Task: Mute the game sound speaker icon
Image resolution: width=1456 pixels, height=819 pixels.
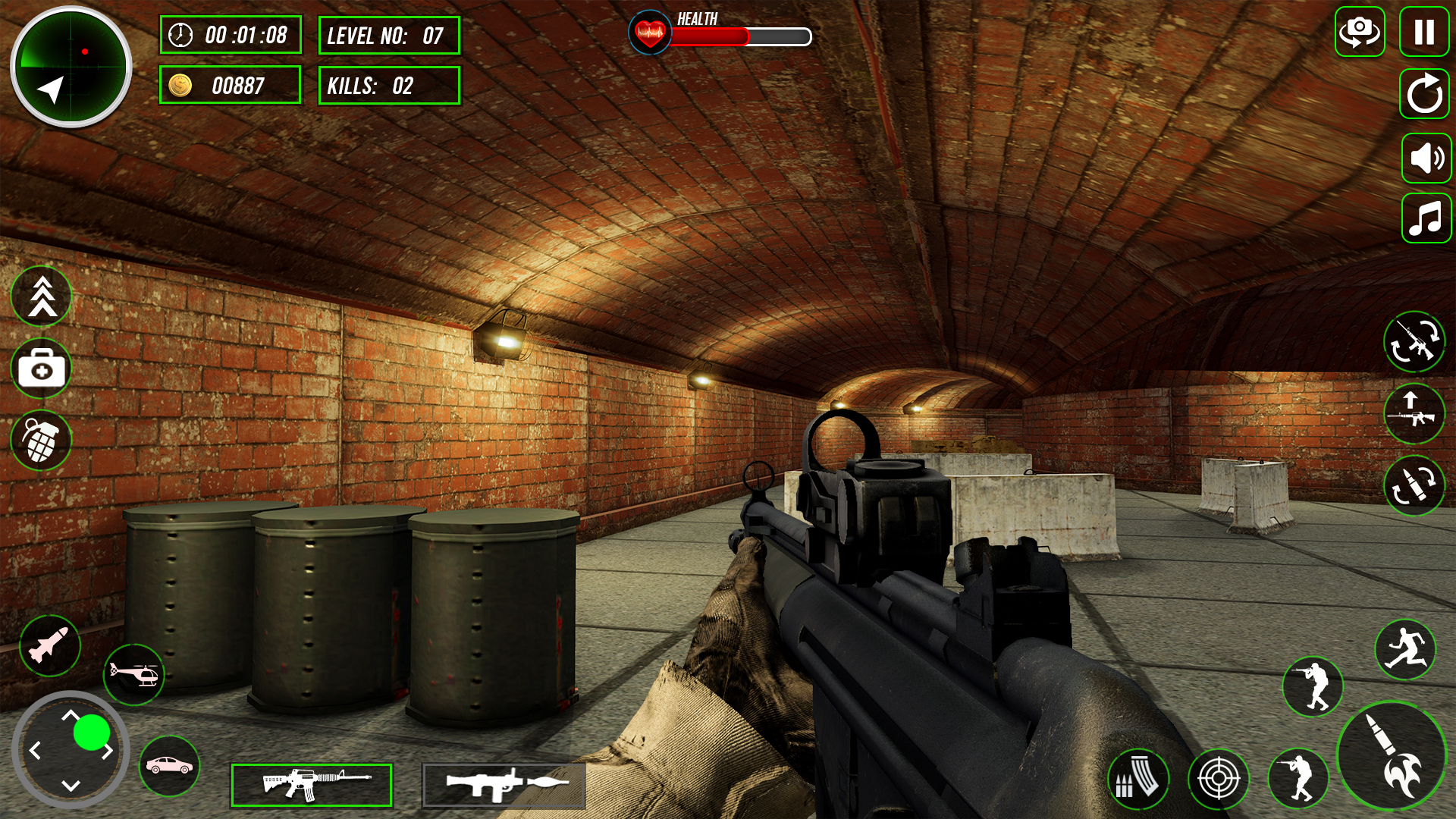Action: 1426,158
